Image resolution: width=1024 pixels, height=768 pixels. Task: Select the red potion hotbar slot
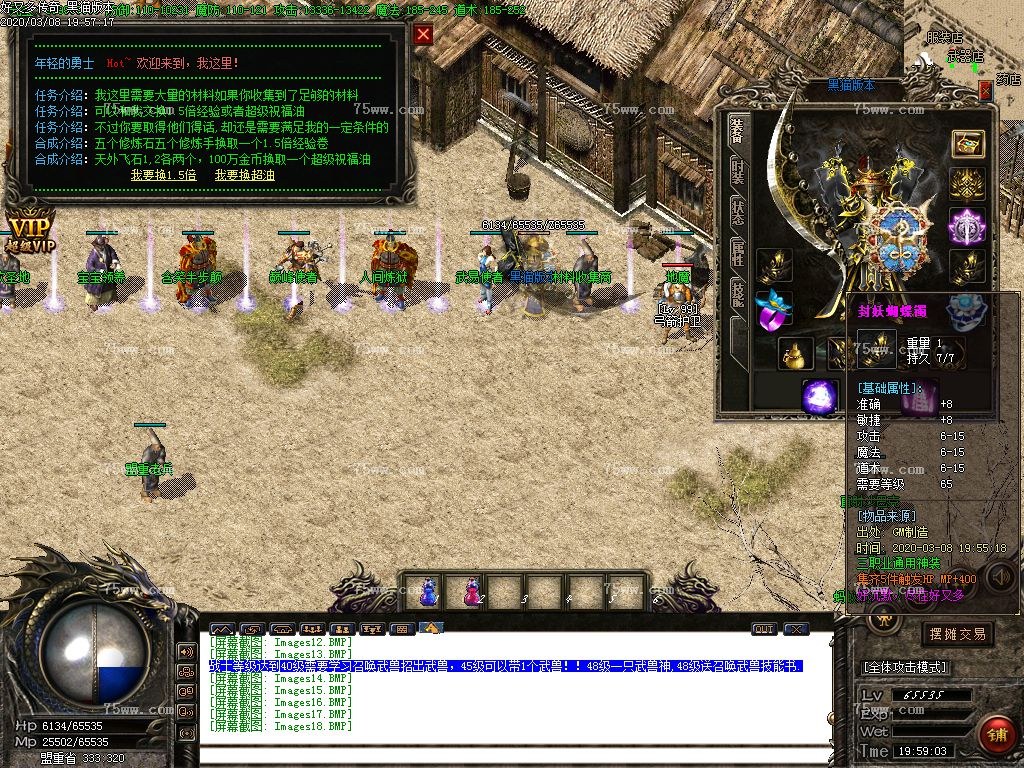470,592
